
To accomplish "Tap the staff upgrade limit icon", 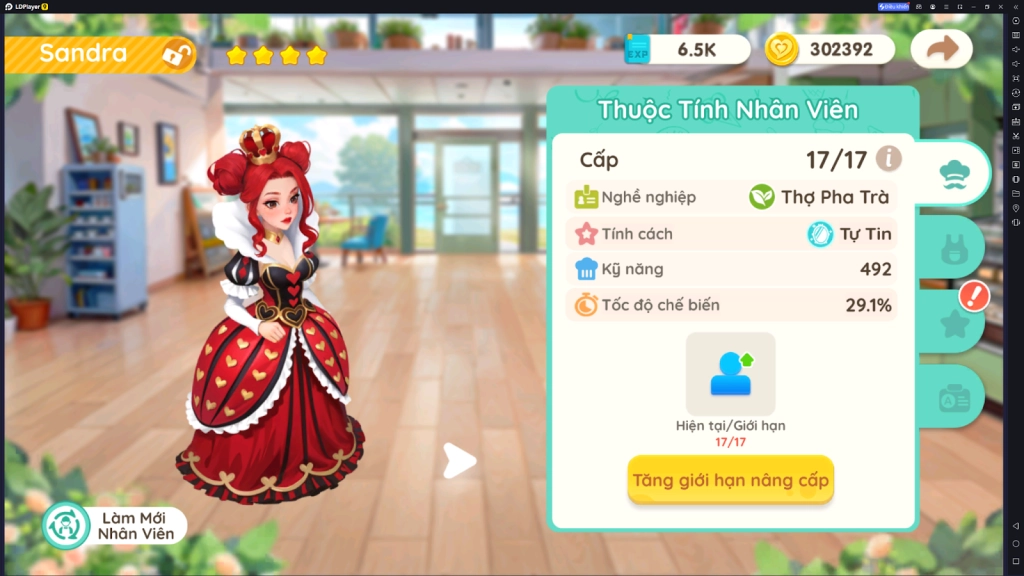I will (x=730, y=372).
